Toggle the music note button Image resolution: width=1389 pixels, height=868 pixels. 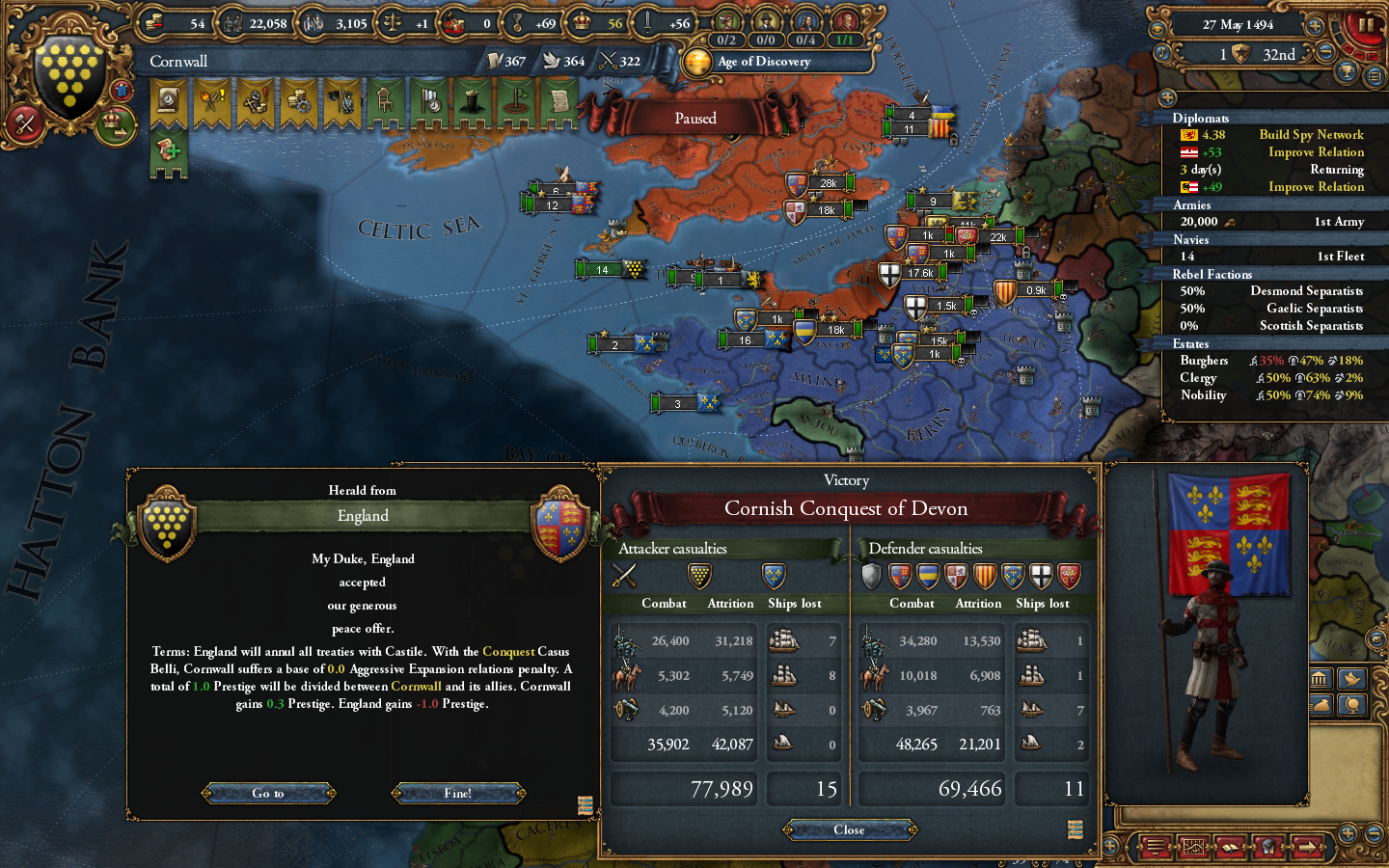click(x=1161, y=52)
